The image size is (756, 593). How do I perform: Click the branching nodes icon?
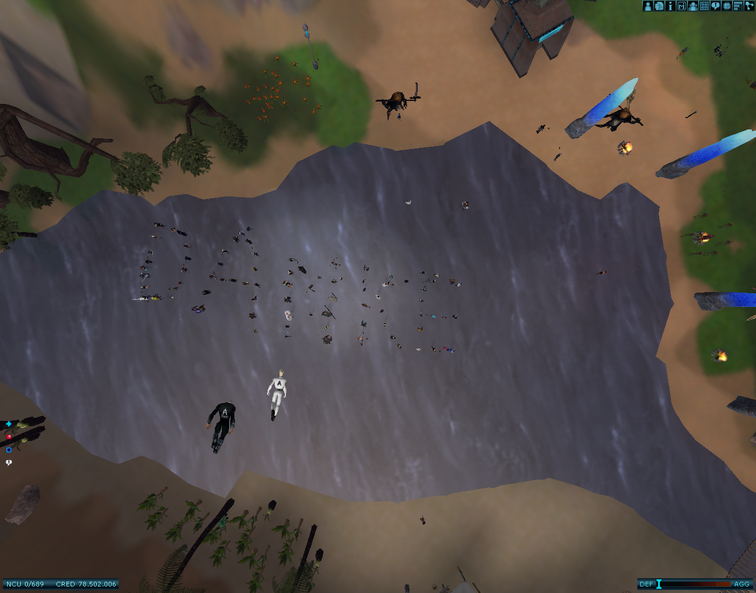749,6
